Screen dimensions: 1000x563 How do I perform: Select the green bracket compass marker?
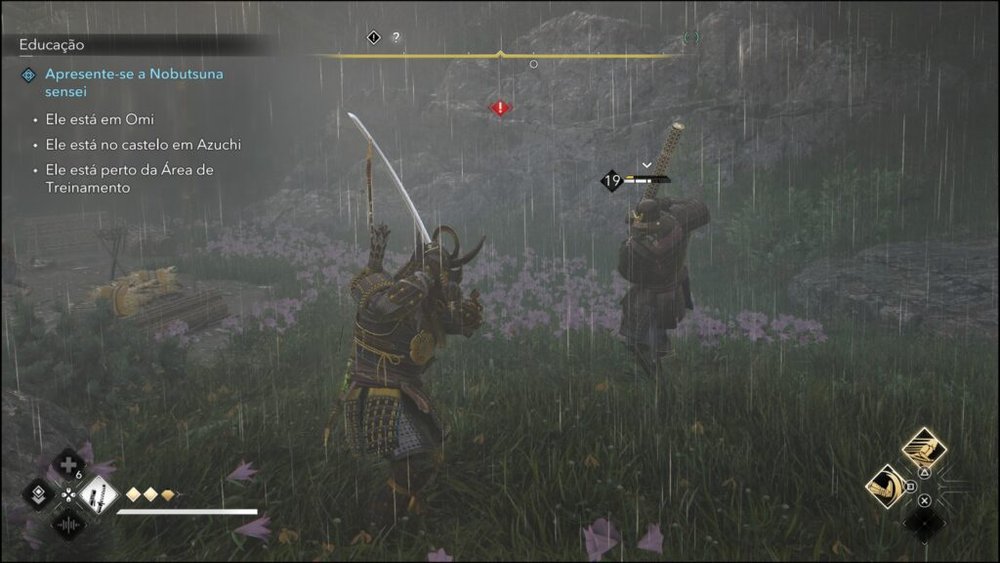[692, 38]
